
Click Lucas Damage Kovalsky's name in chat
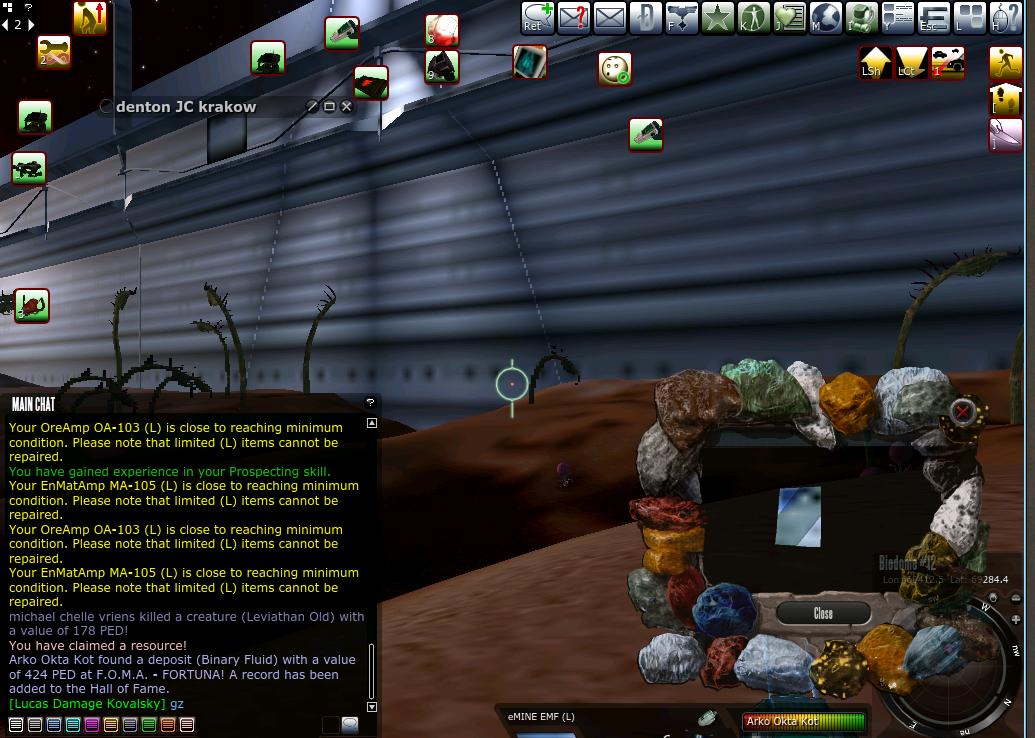click(87, 704)
